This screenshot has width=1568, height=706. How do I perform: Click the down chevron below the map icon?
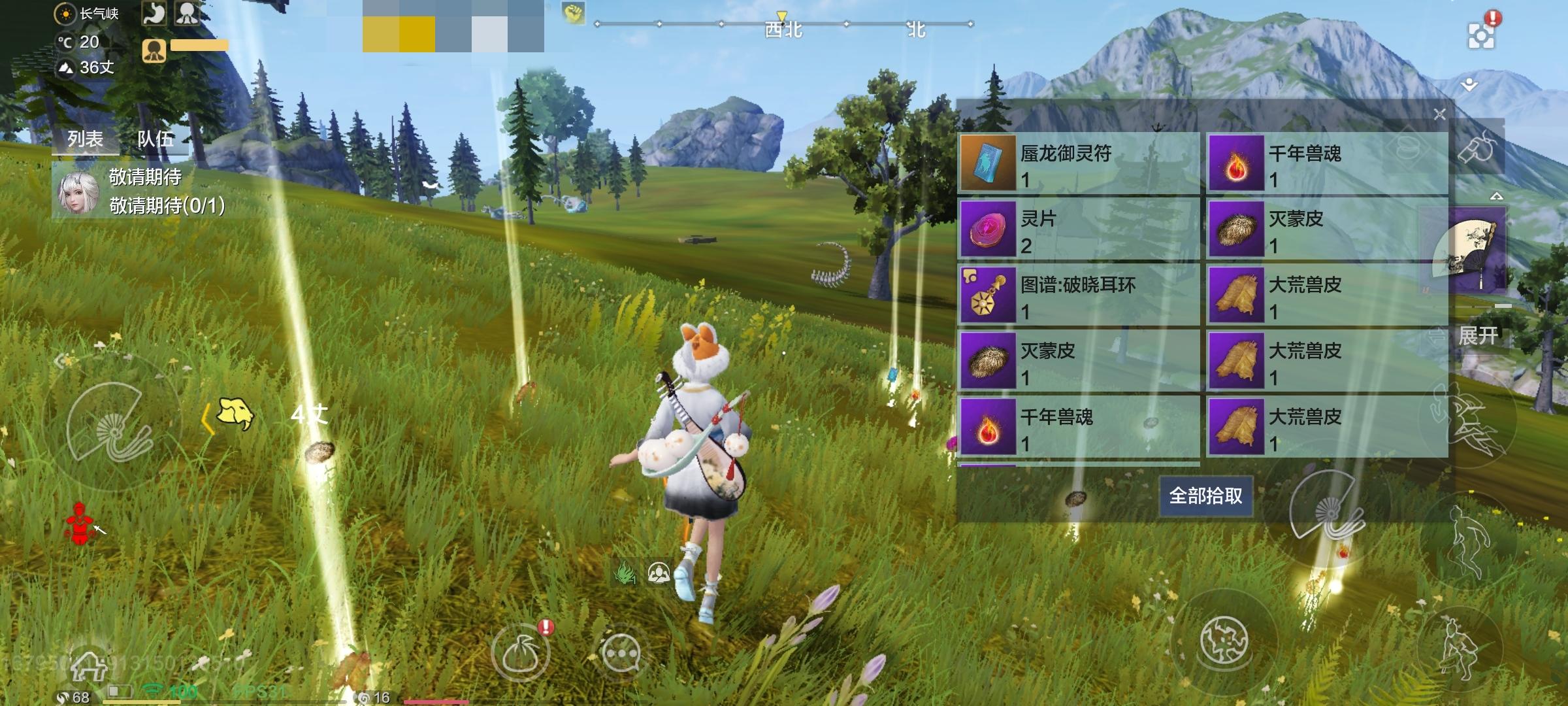click(1468, 85)
